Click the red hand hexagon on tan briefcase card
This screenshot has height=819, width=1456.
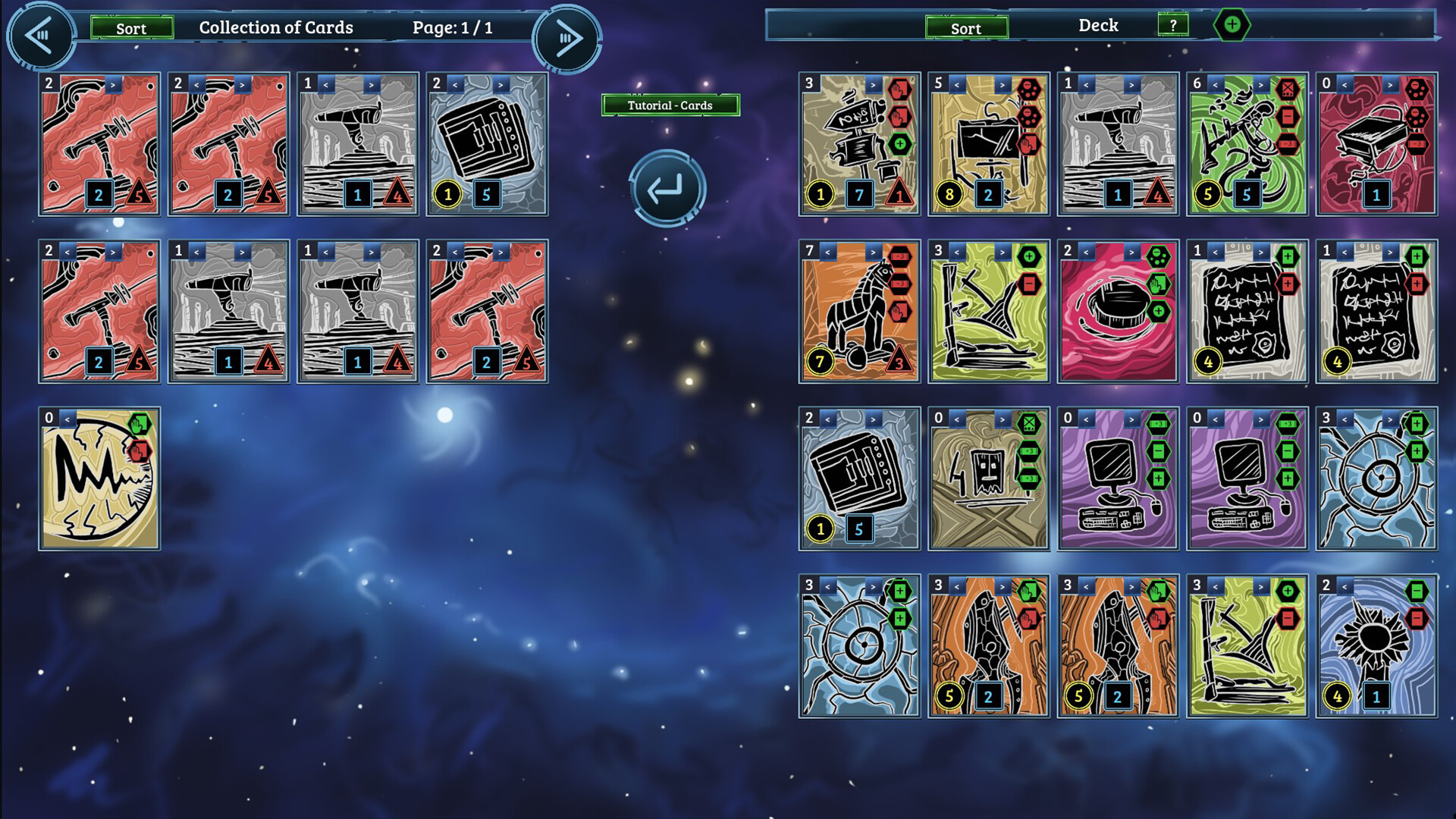tap(1029, 145)
